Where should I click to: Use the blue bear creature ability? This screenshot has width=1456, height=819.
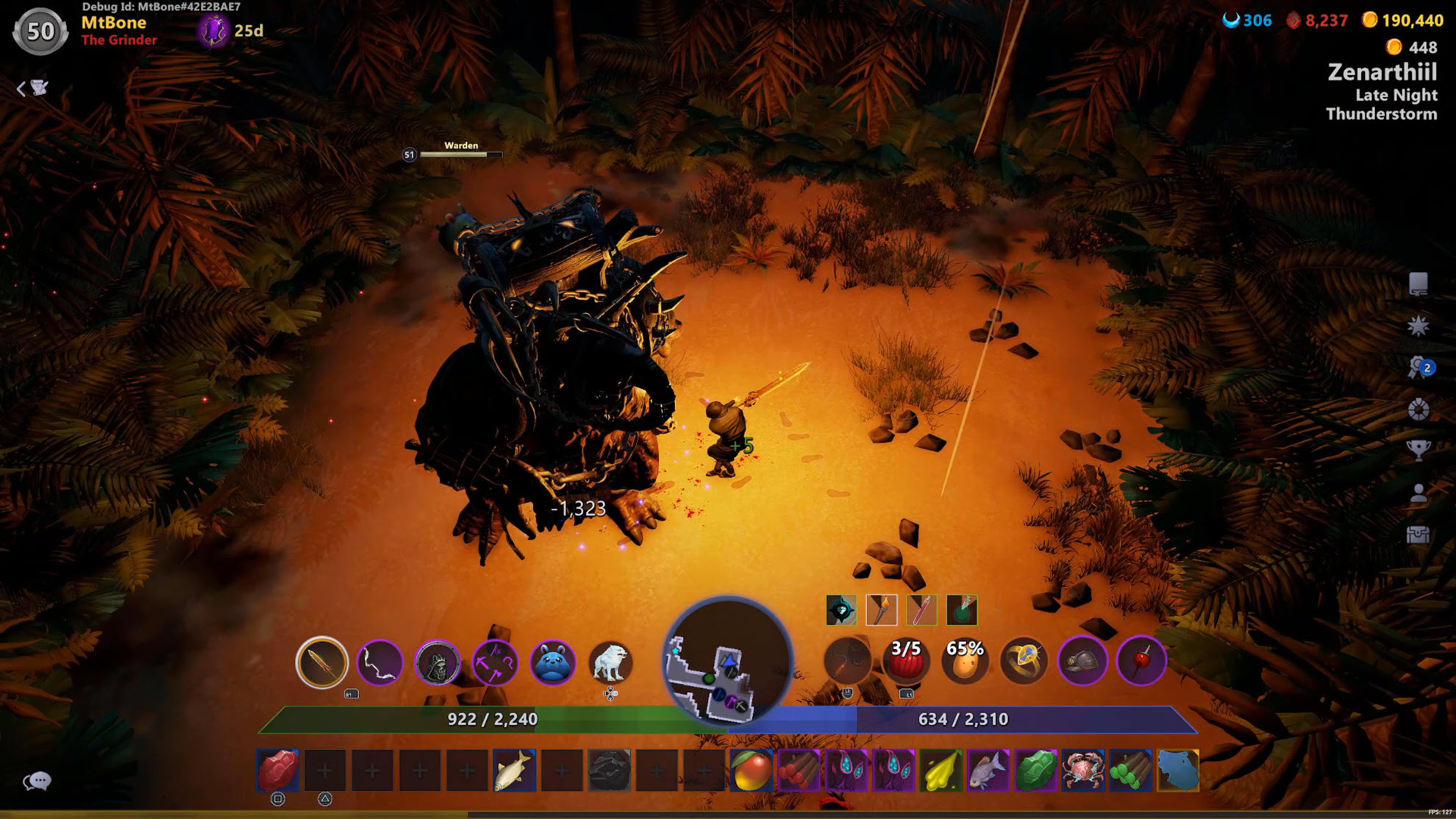[x=552, y=662]
